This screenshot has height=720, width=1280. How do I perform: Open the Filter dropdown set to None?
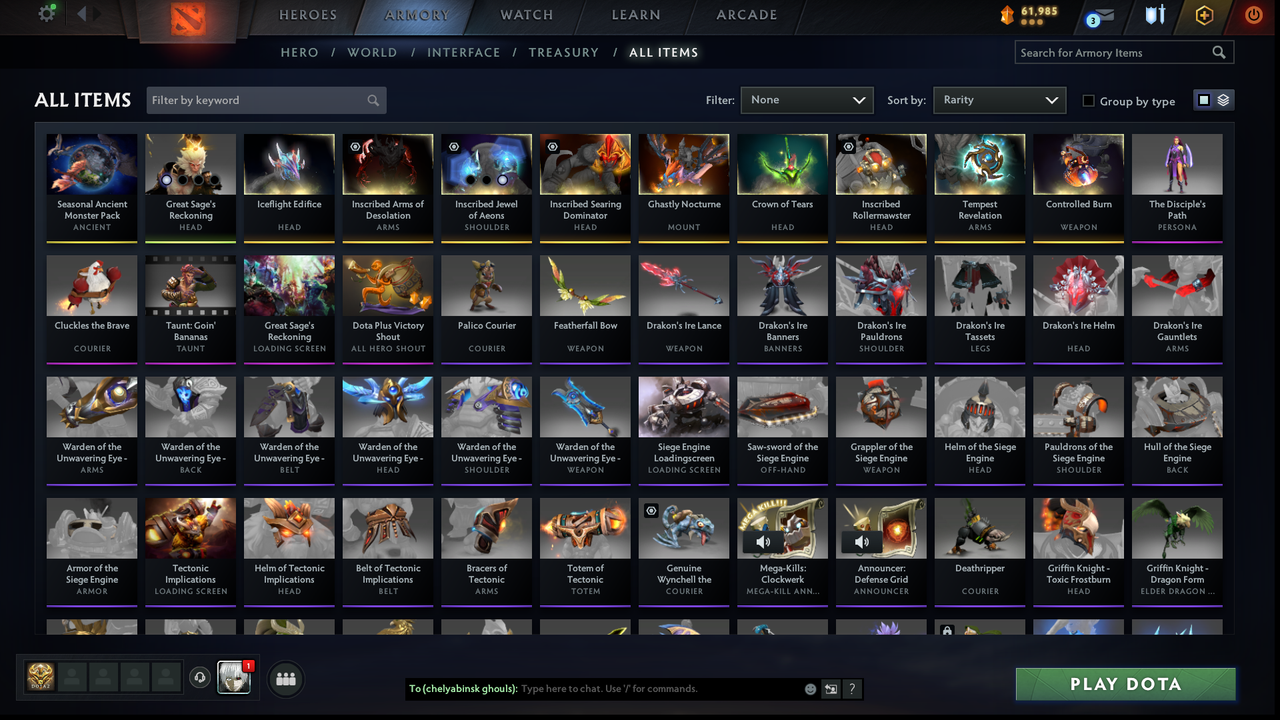[806, 100]
